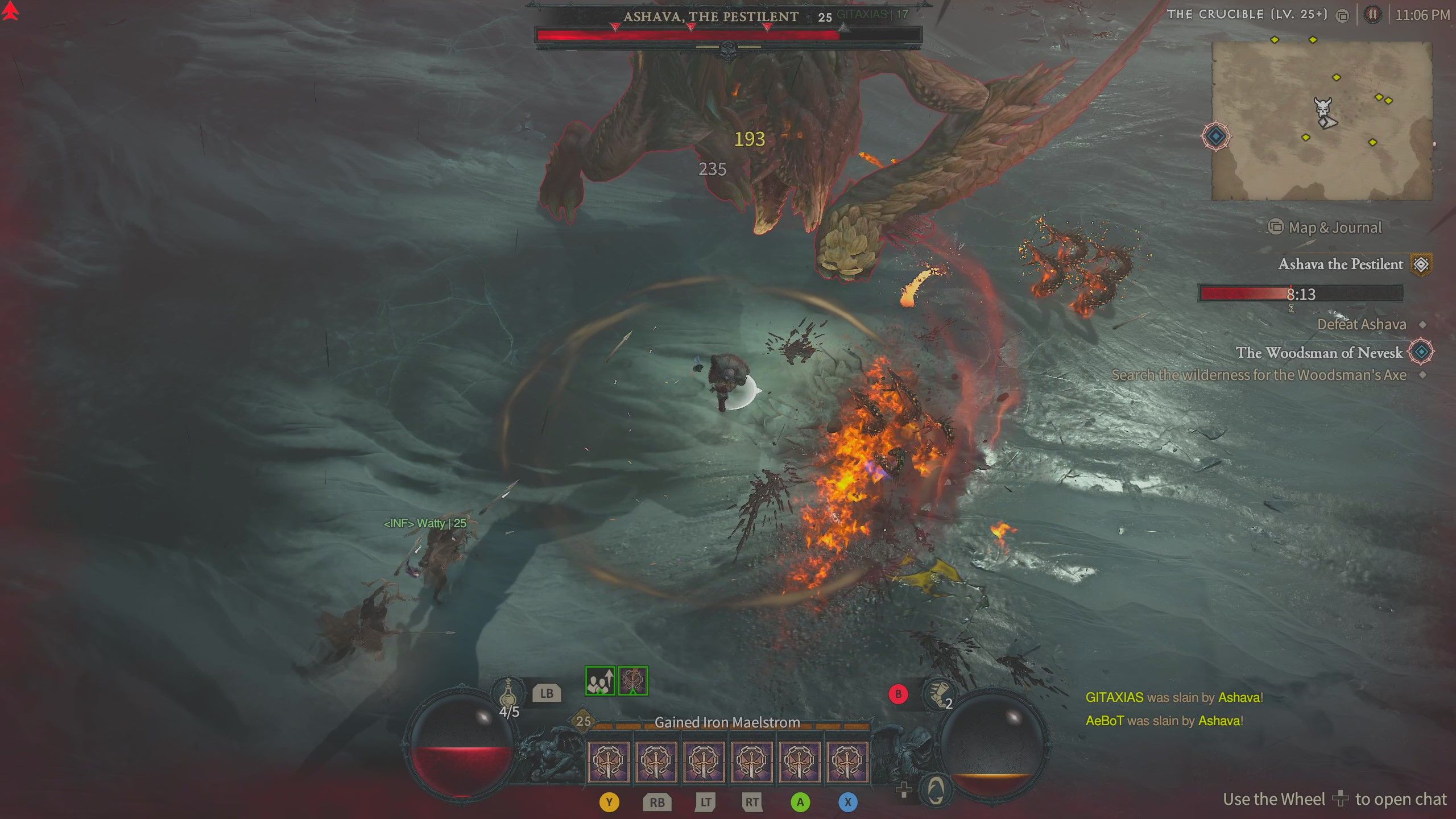Screen dimensions: 1456x819
Task: Toggle the pause indicator beside the clock
Action: tap(1373, 14)
